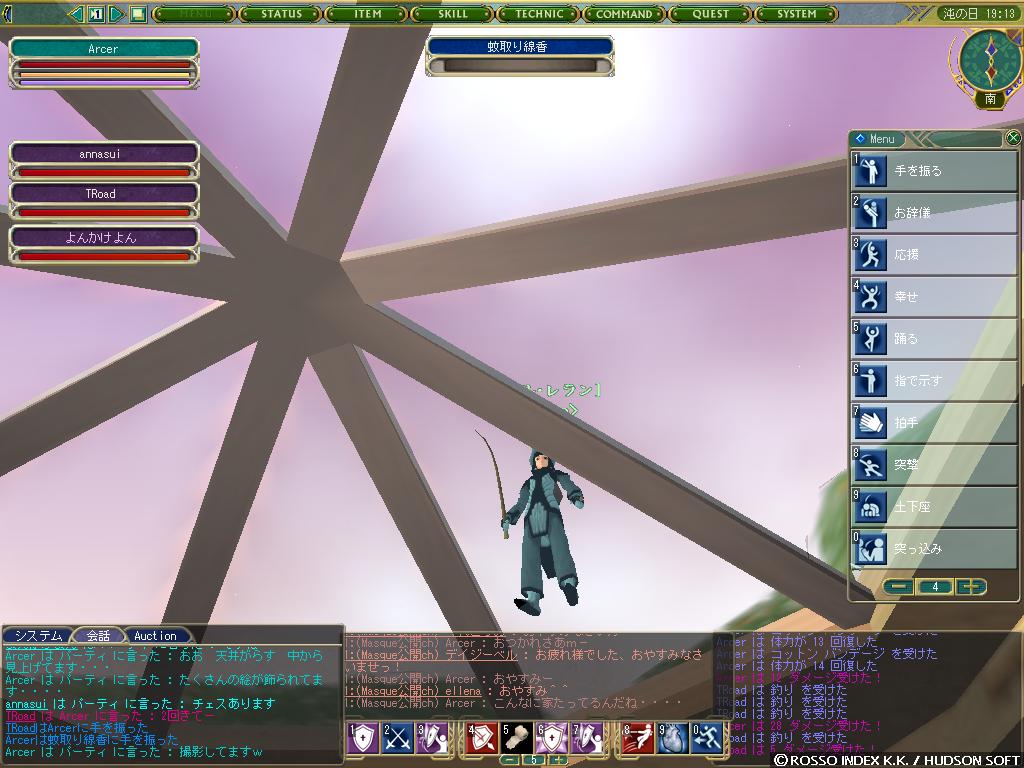Go to next emote menu page
This screenshot has height=768, width=1024.
pyautogui.click(x=970, y=587)
